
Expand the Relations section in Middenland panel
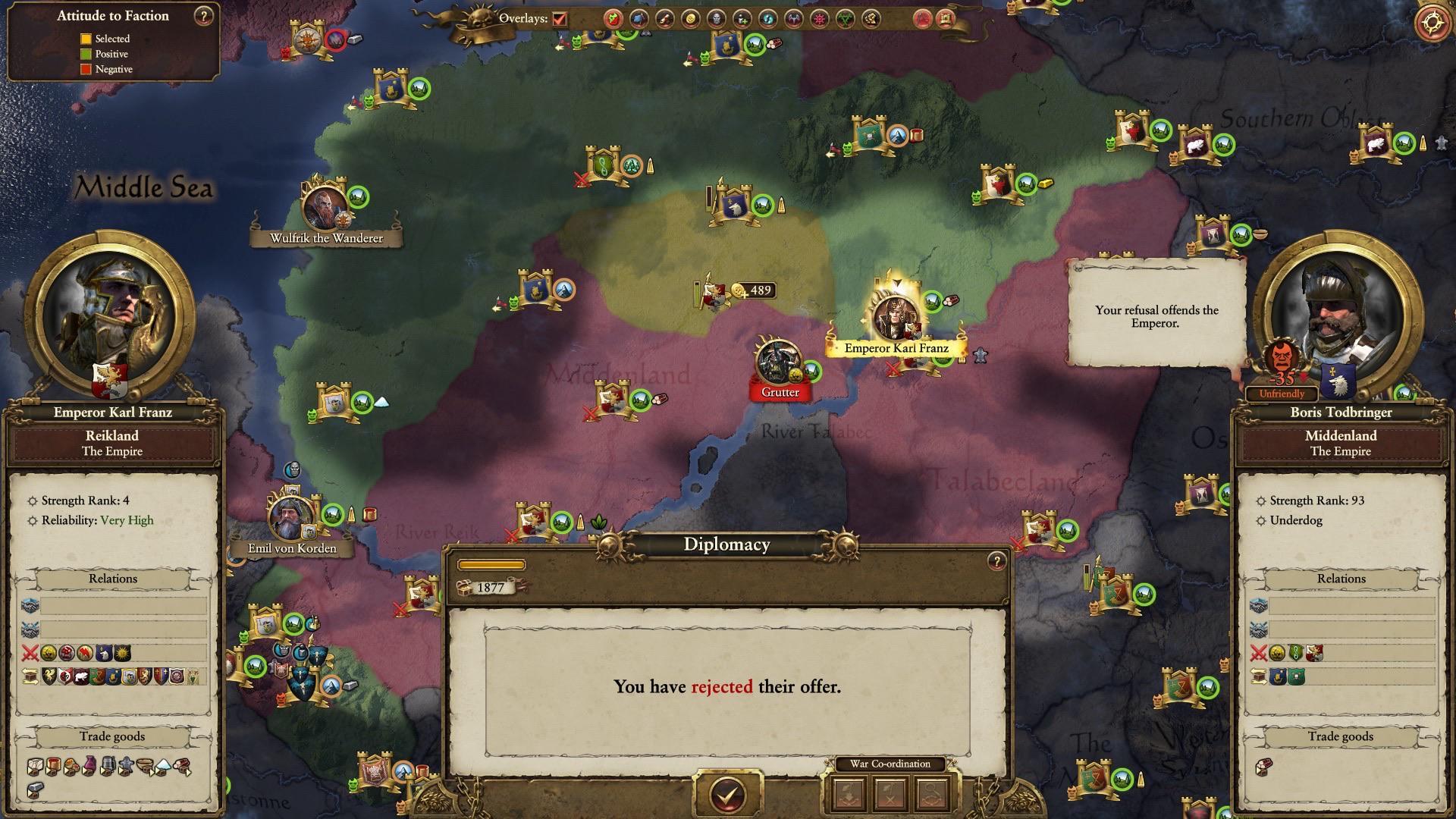click(1341, 578)
